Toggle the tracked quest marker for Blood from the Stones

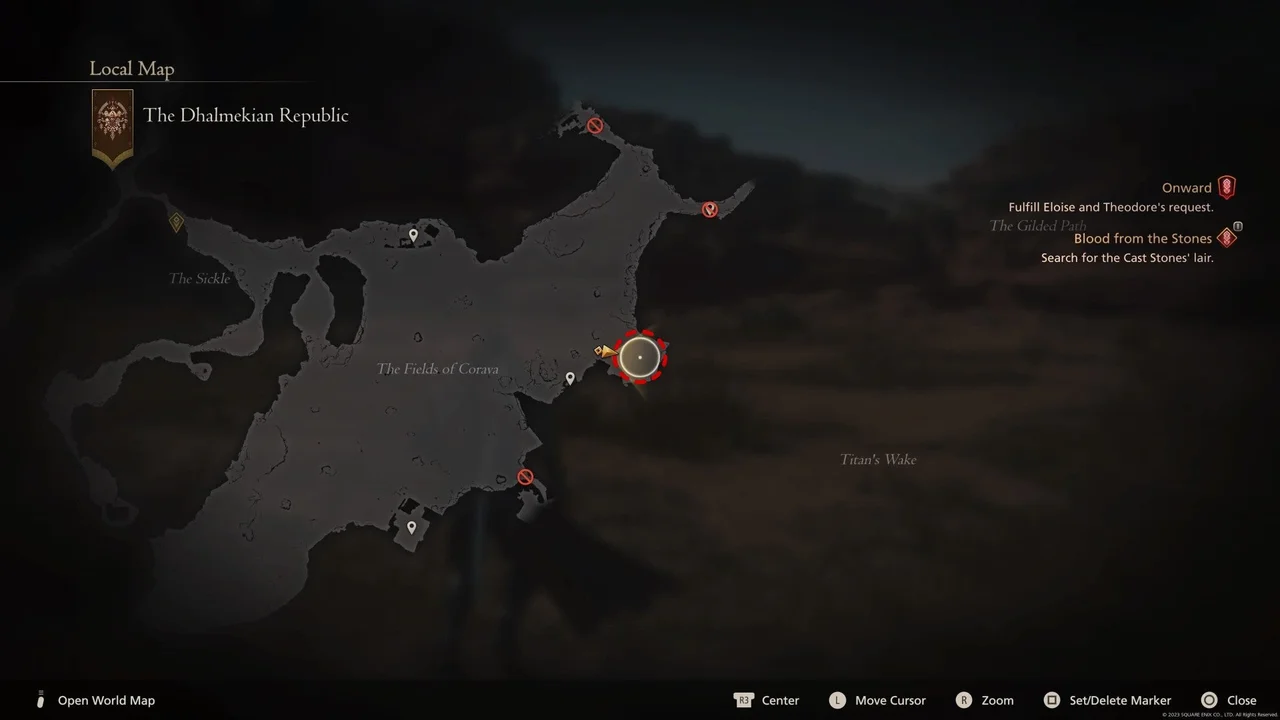(x=1226, y=238)
